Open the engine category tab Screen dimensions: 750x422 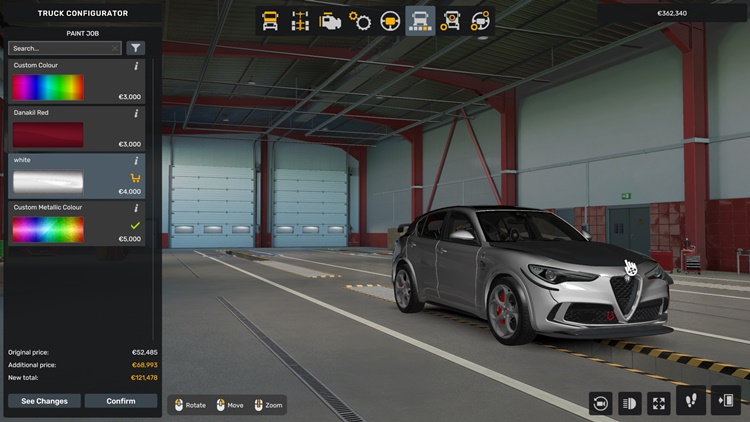329,21
